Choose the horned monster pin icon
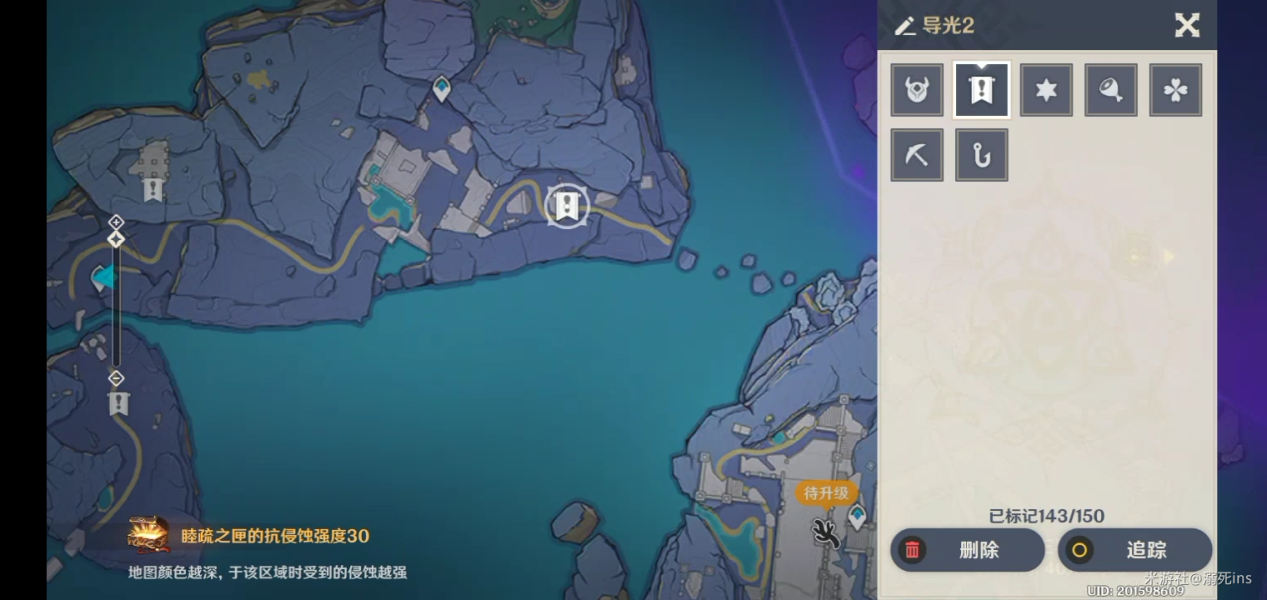 click(x=917, y=90)
